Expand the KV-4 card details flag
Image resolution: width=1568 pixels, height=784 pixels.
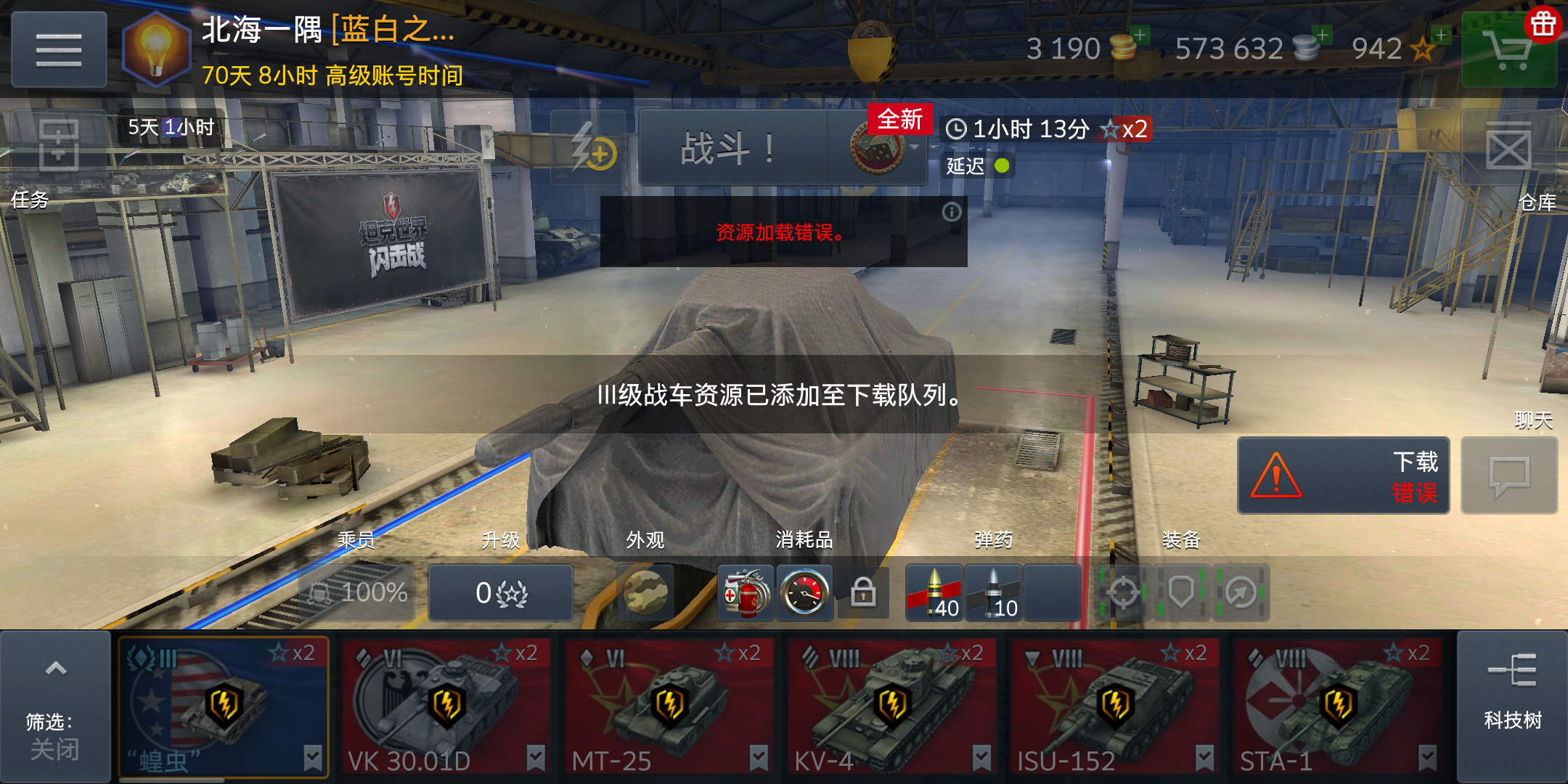982,757
